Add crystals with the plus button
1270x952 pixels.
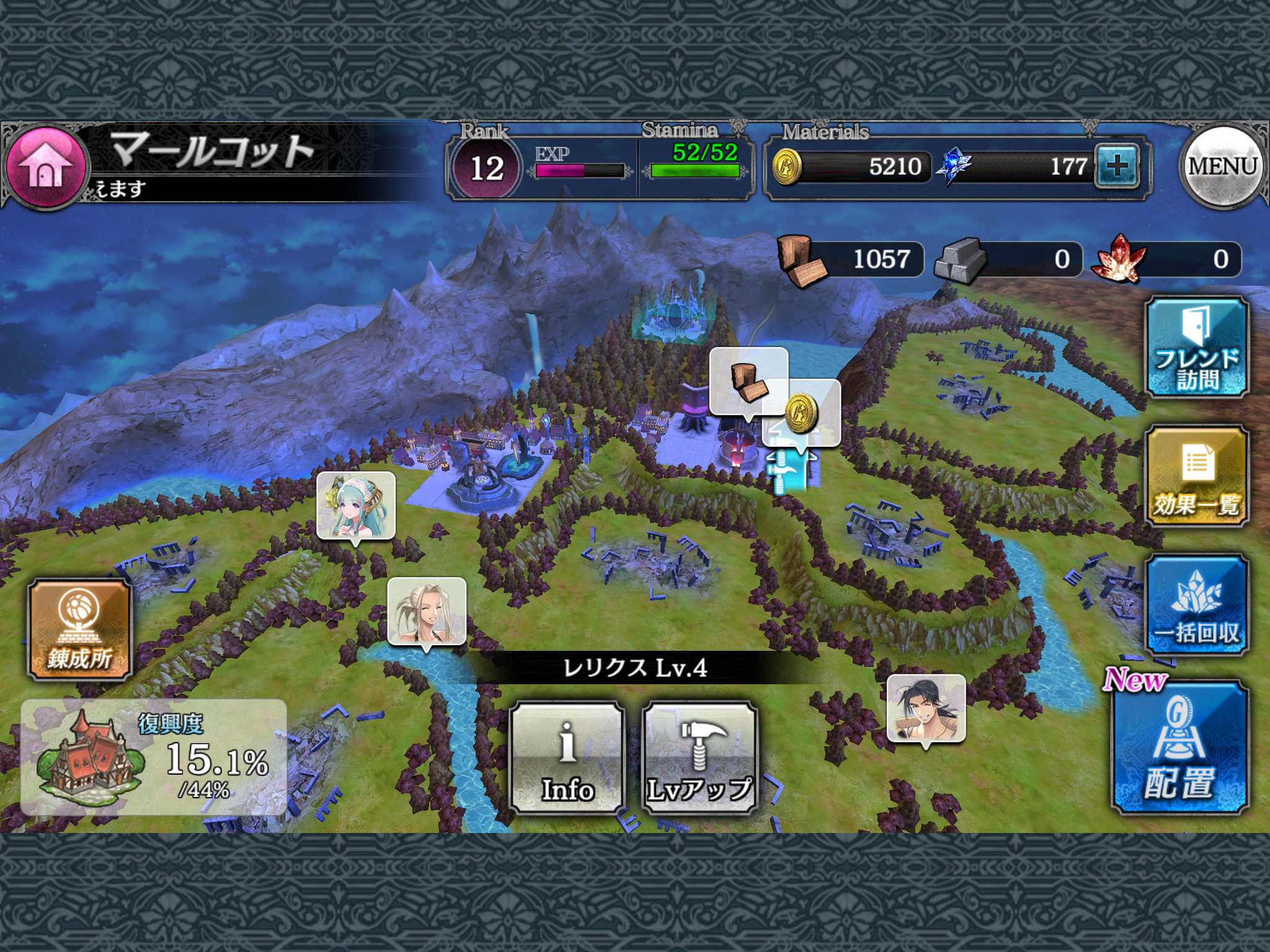click(x=1117, y=165)
